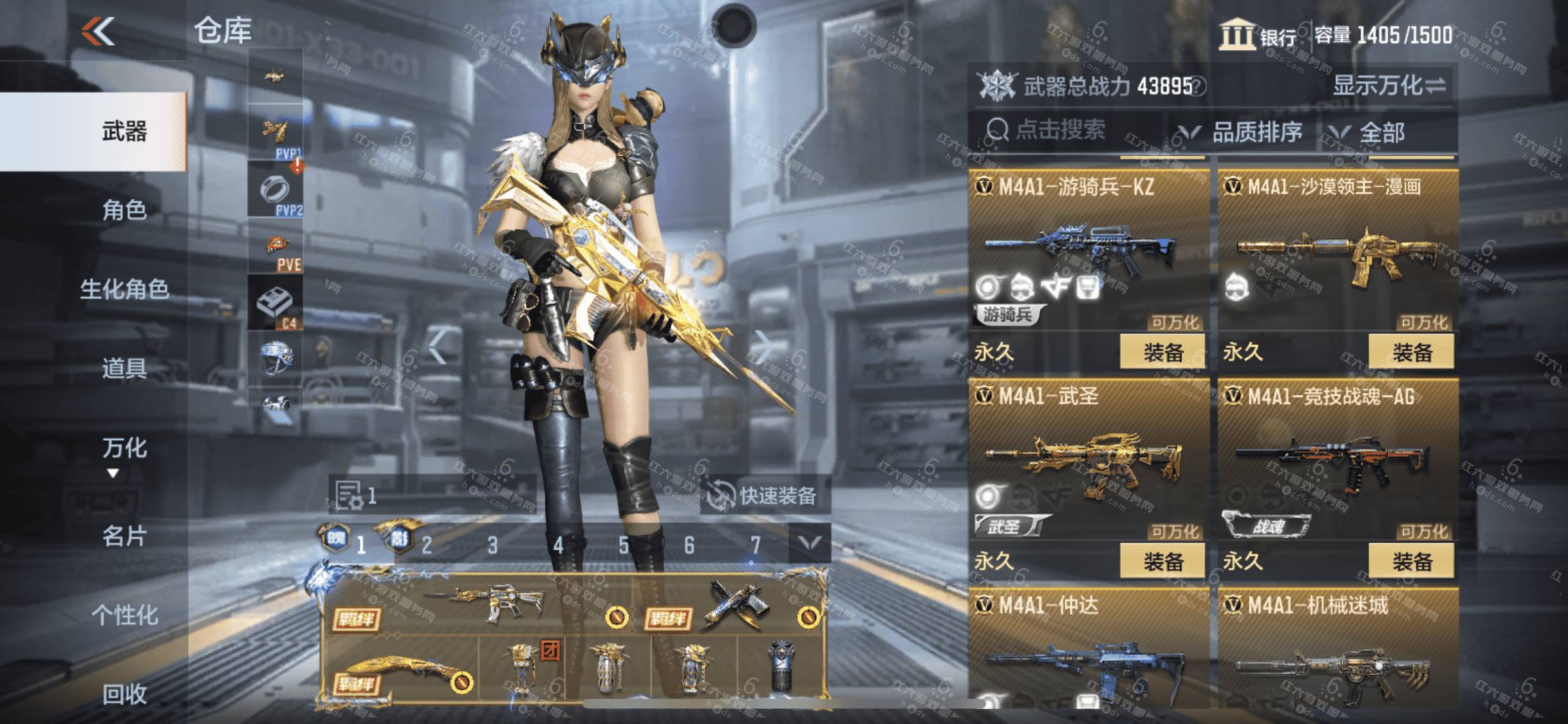This screenshot has width=1568, height=724.
Task: Select the C4 equipment slot
Action: click(275, 303)
